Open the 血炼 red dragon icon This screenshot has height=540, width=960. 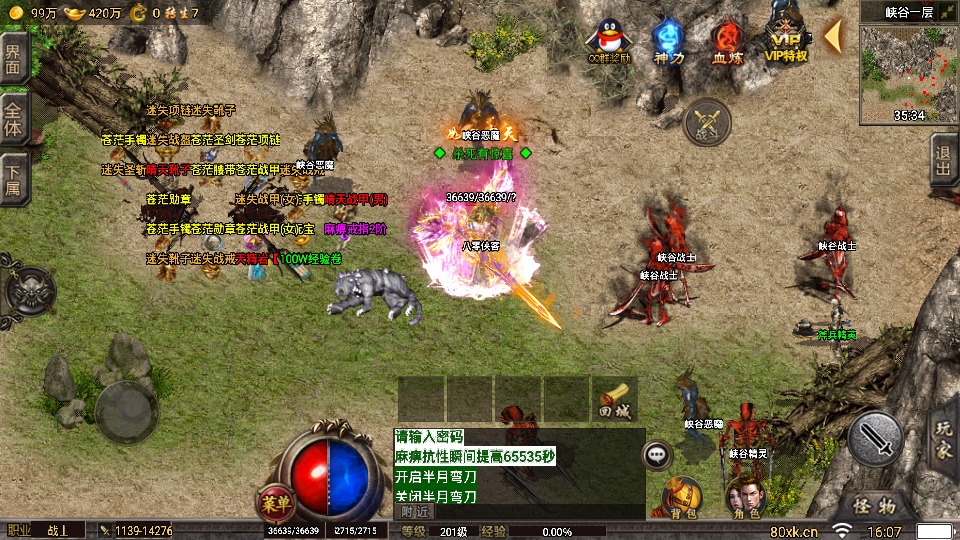(x=727, y=40)
